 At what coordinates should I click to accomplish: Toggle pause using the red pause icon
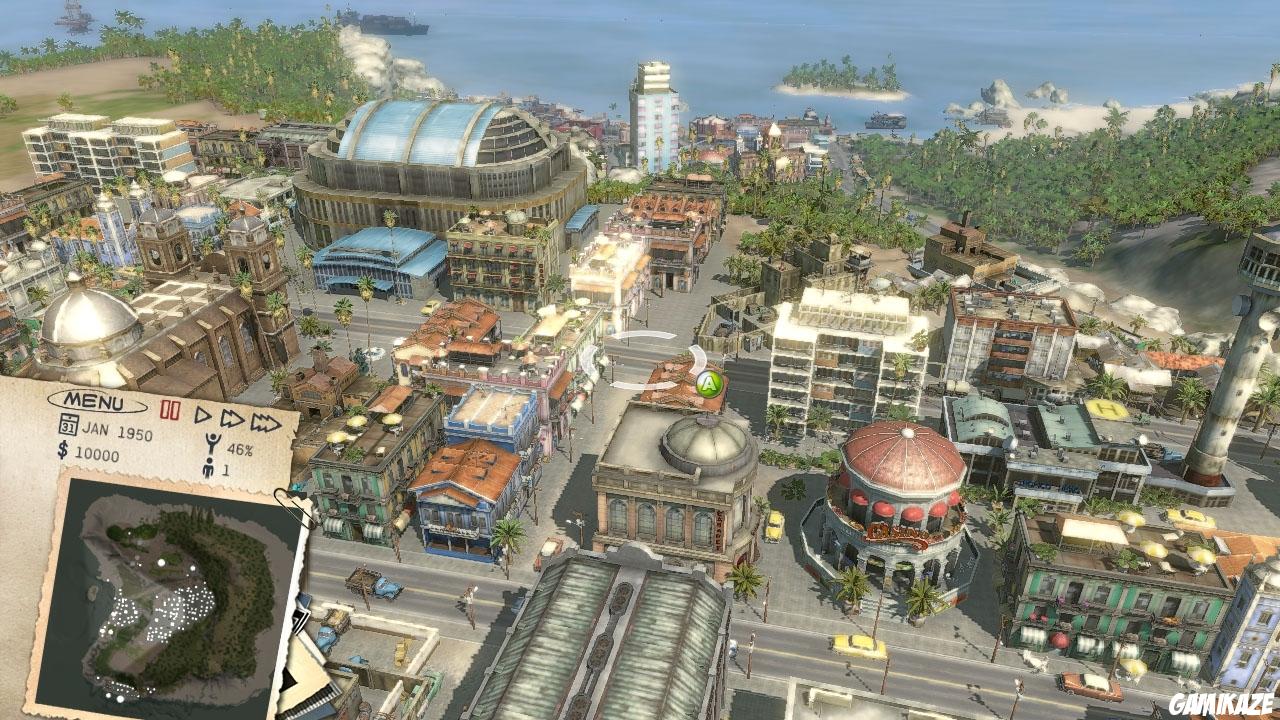170,408
